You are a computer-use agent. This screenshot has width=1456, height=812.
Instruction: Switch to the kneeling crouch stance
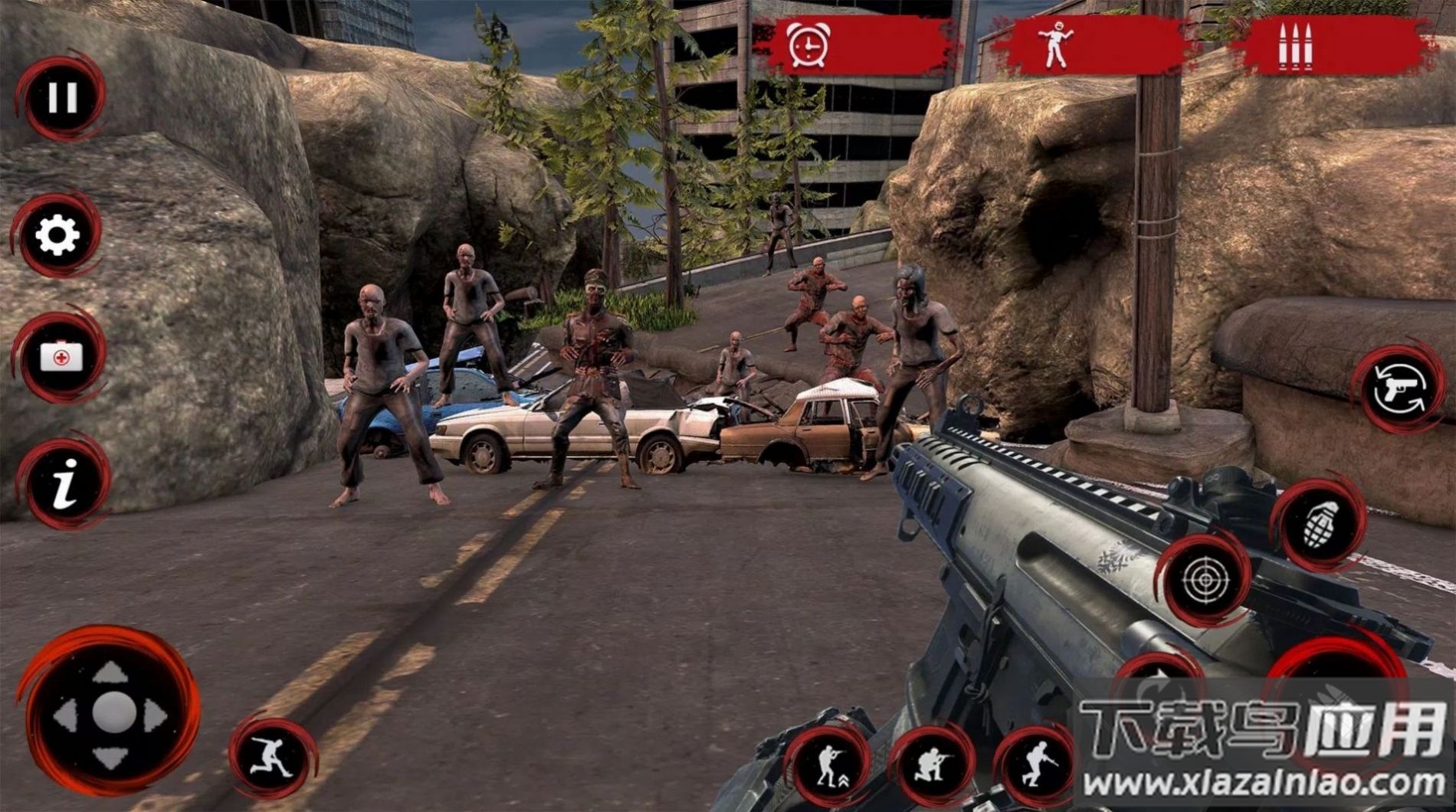[x=932, y=765]
